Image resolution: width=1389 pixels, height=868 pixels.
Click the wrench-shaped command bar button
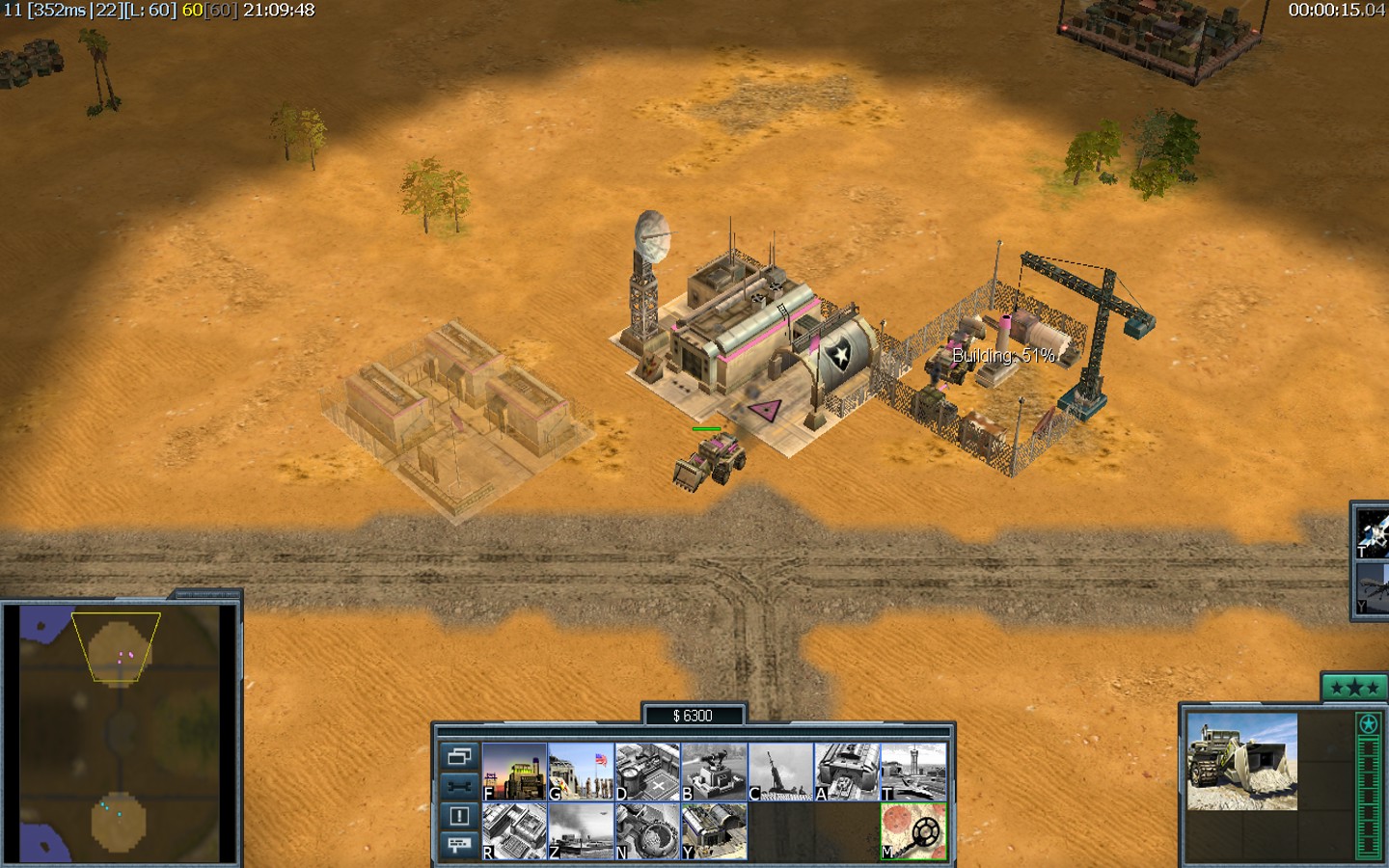coord(458,786)
